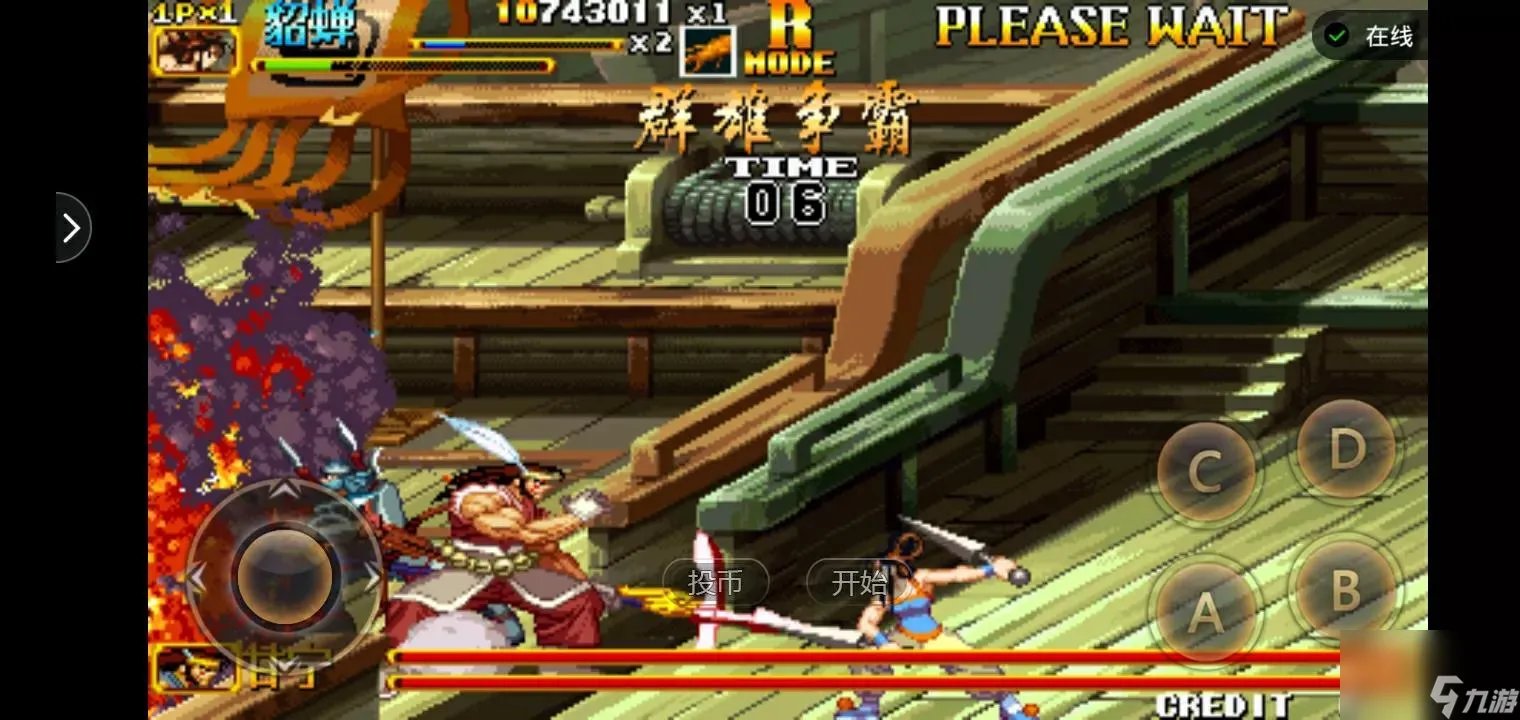Image resolution: width=1520 pixels, height=720 pixels.
Task: Tap the D action button
Action: click(x=1346, y=450)
